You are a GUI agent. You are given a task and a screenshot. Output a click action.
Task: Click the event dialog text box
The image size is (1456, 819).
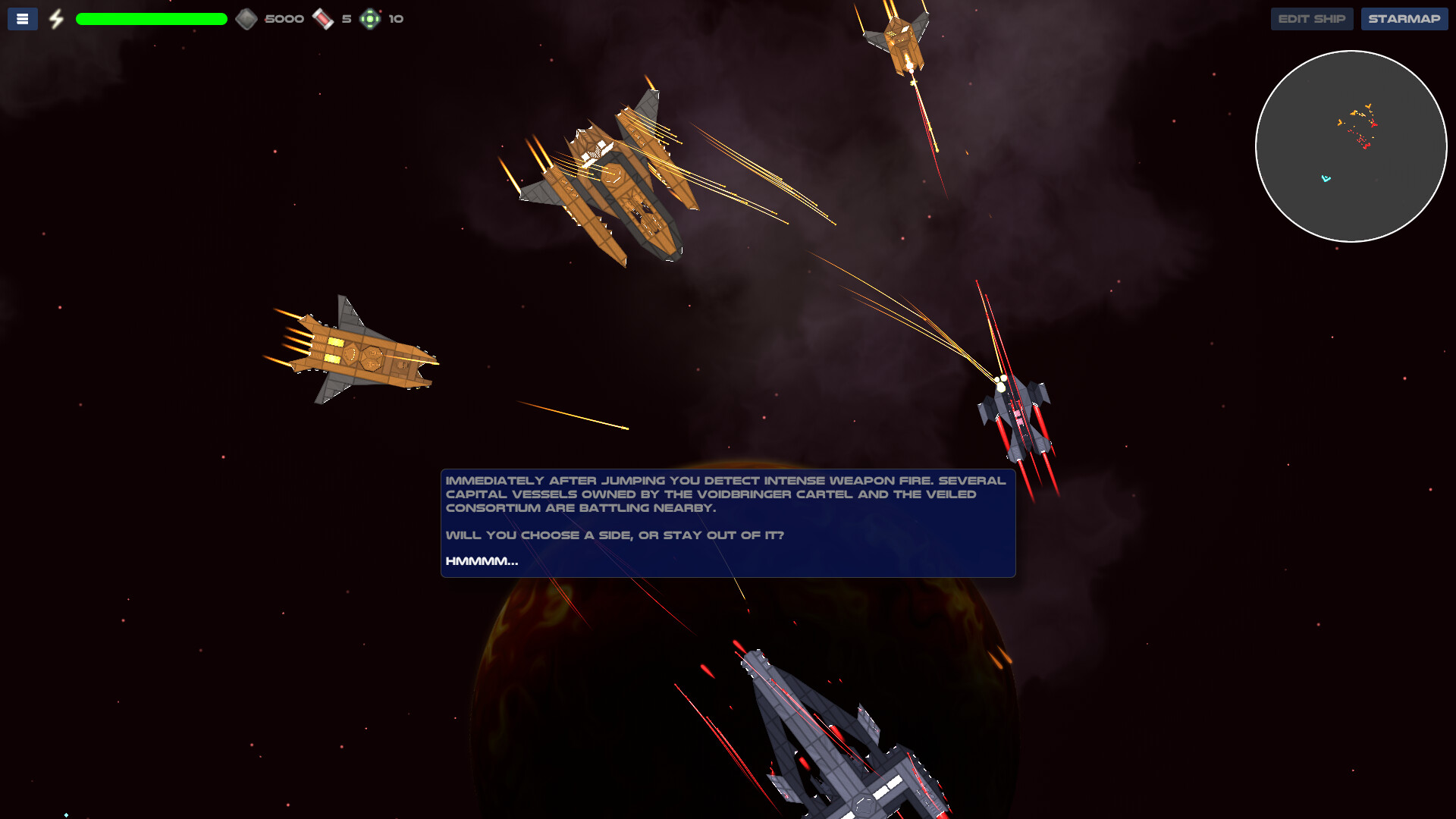[728, 523]
